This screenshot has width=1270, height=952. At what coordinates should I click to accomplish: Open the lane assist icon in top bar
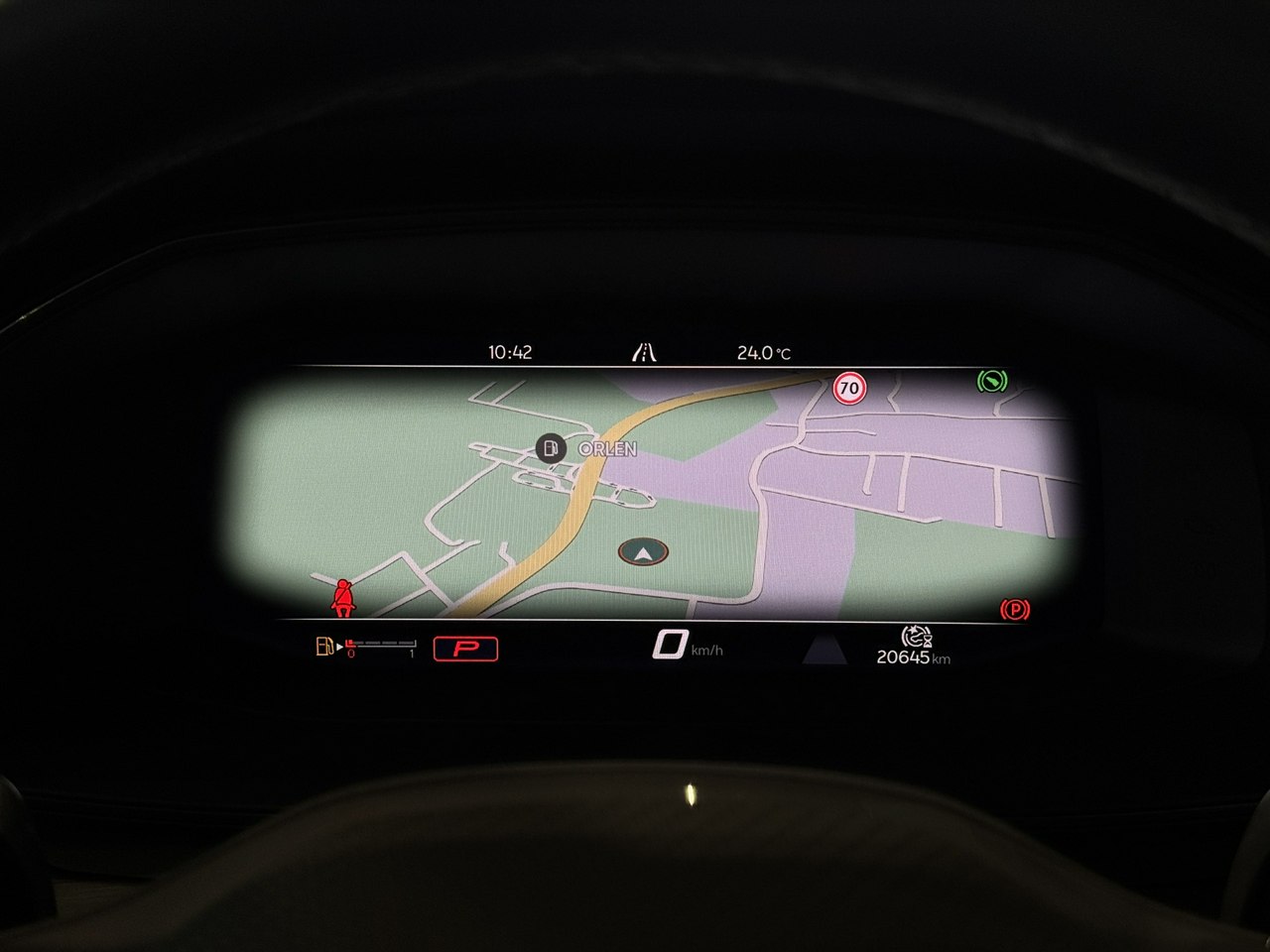(x=644, y=351)
